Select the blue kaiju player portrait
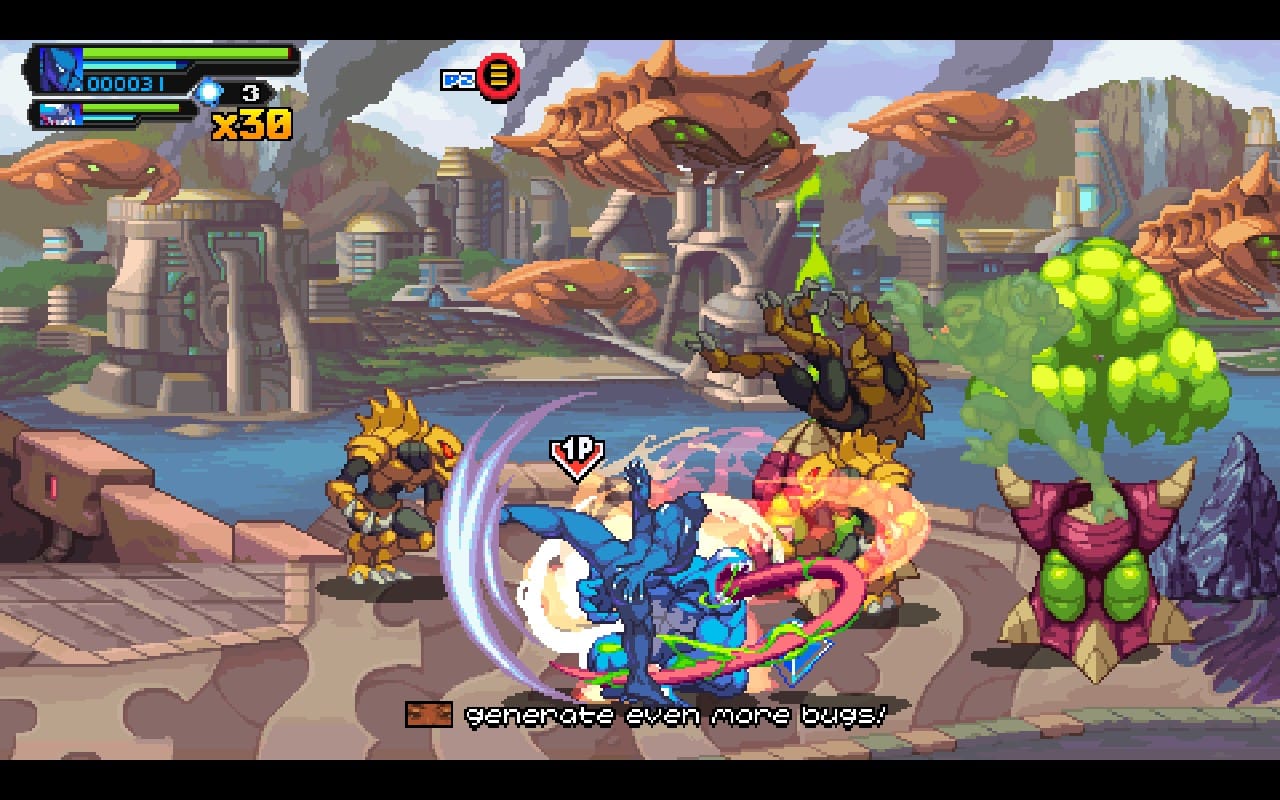This screenshot has width=1280, height=800. tap(59, 69)
